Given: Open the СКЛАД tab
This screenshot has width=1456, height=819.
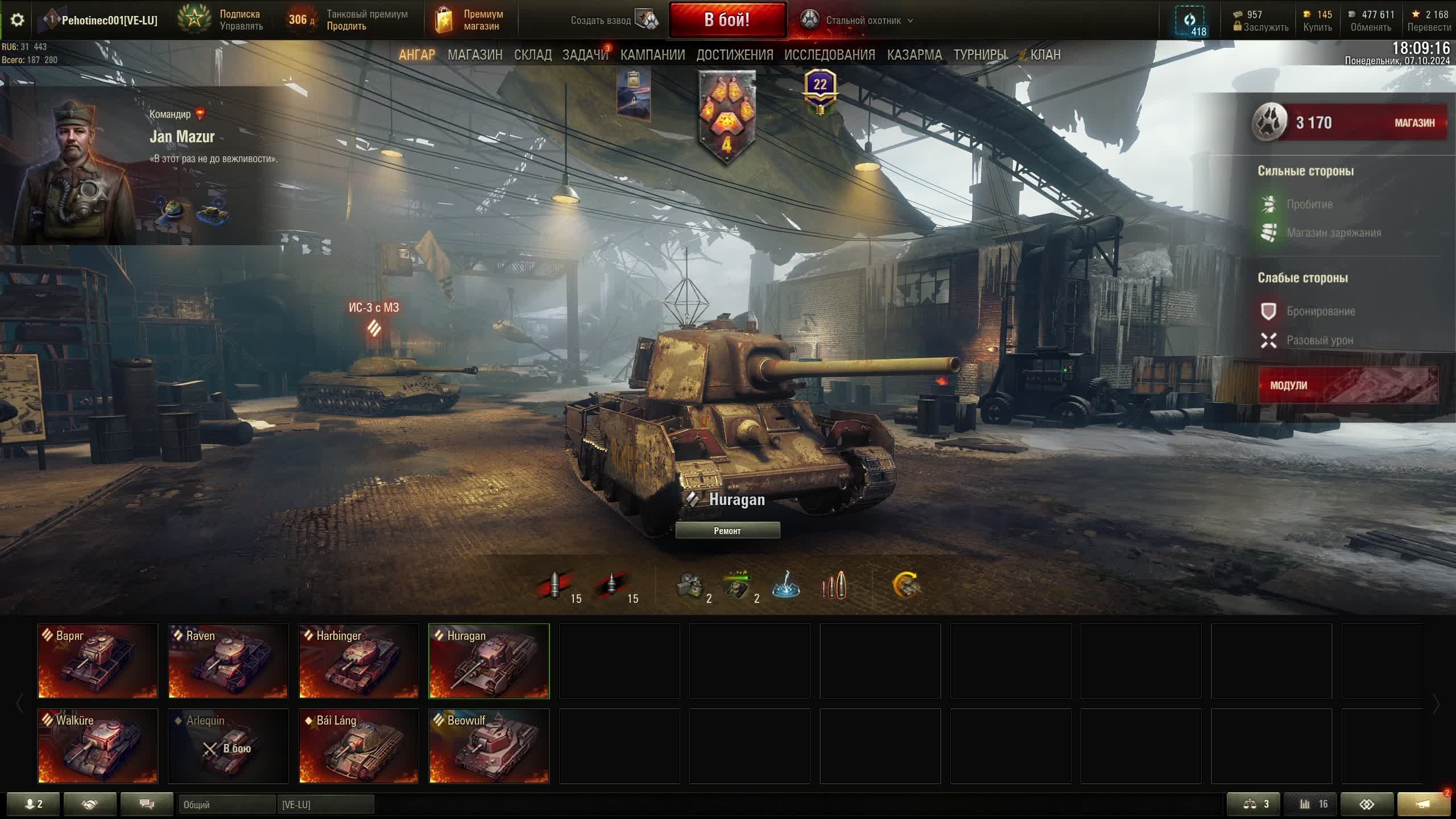Looking at the screenshot, I should [532, 55].
